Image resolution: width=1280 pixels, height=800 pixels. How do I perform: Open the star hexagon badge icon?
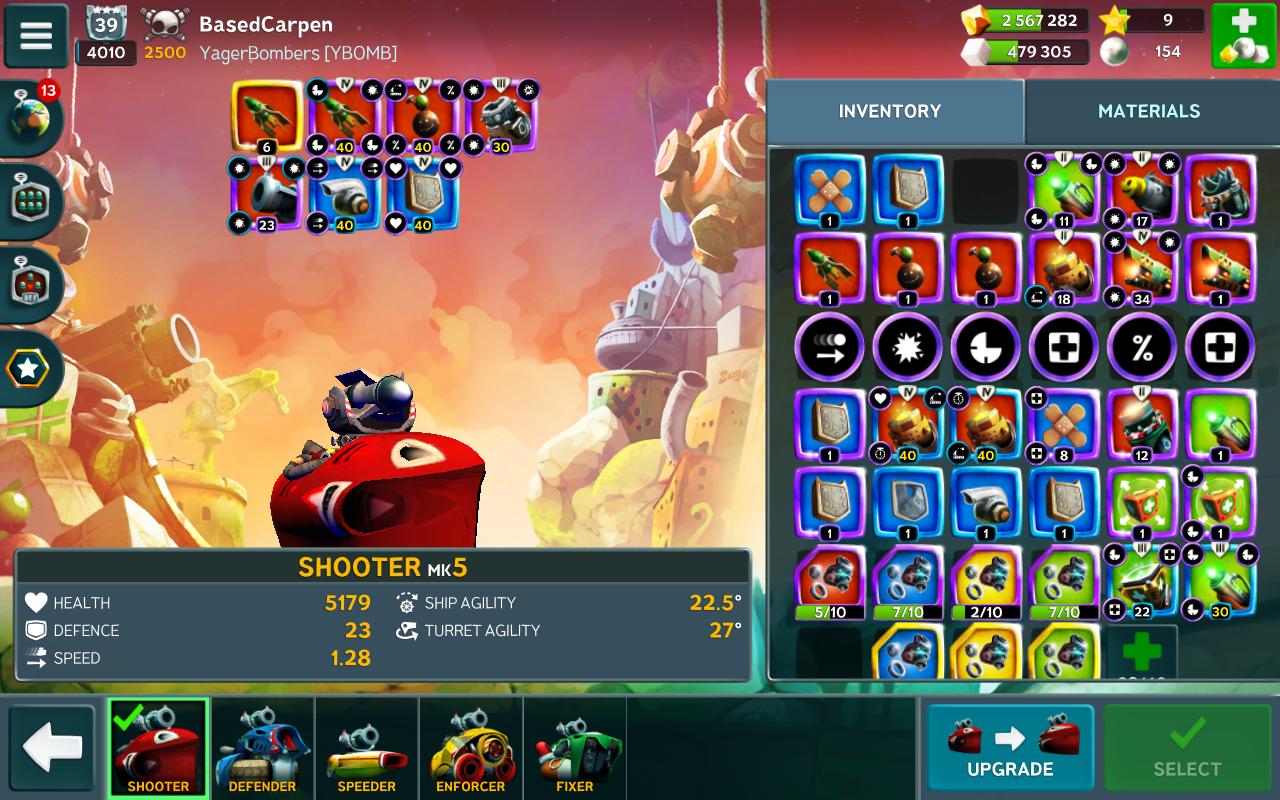click(x=30, y=369)
